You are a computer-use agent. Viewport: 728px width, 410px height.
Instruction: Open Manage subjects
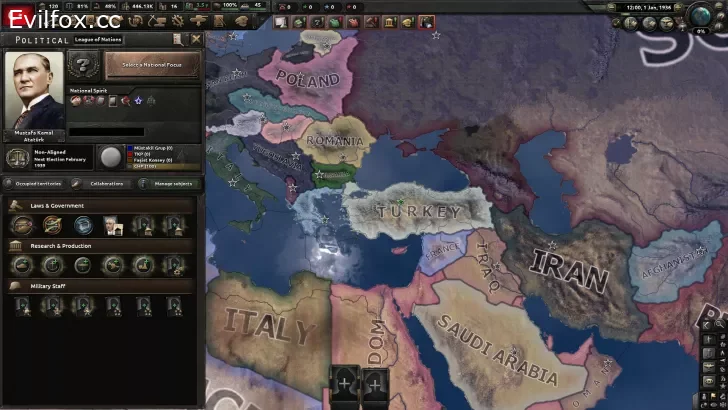[x=170, y=184]
